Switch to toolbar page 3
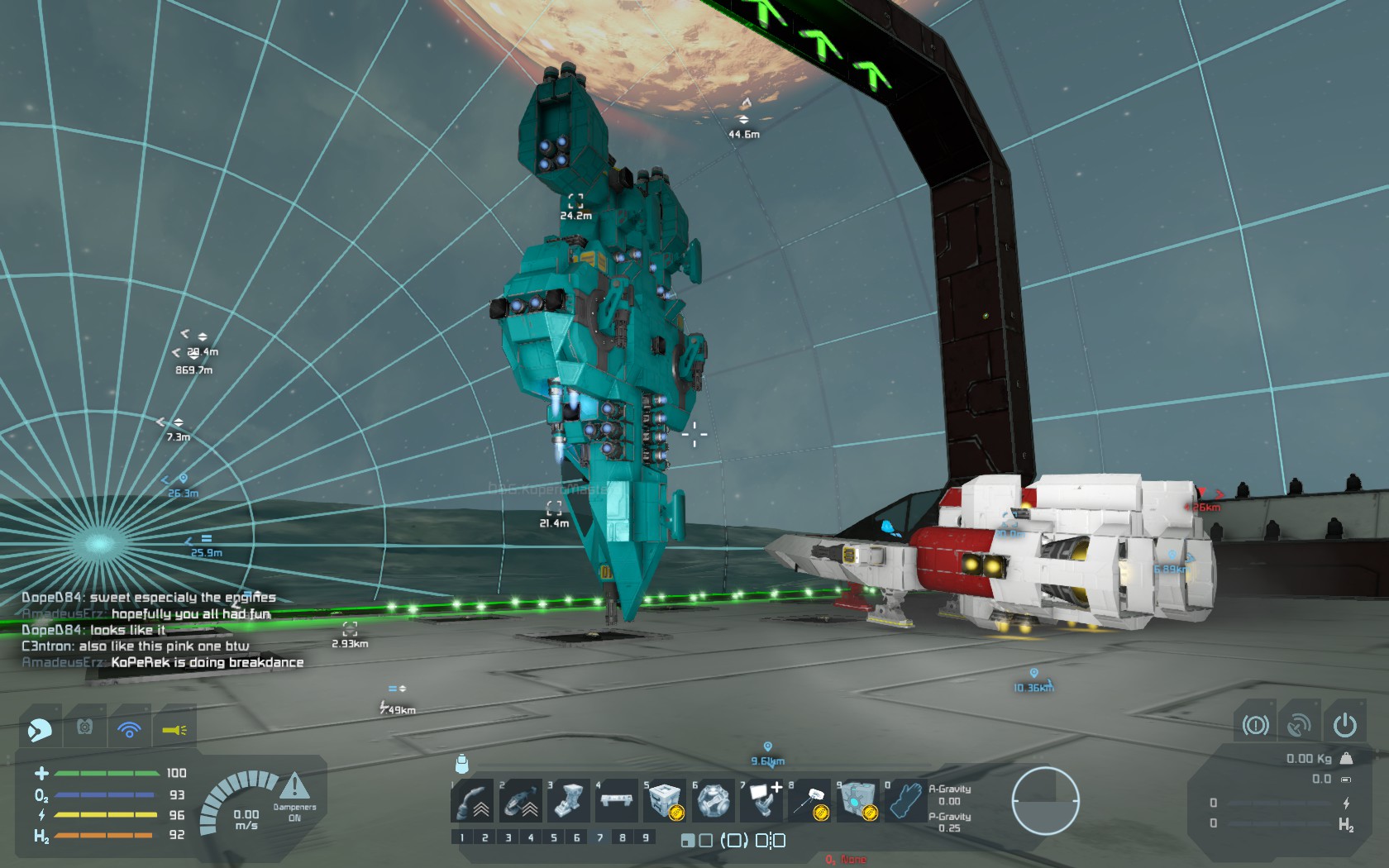 [x=508, y=837]
